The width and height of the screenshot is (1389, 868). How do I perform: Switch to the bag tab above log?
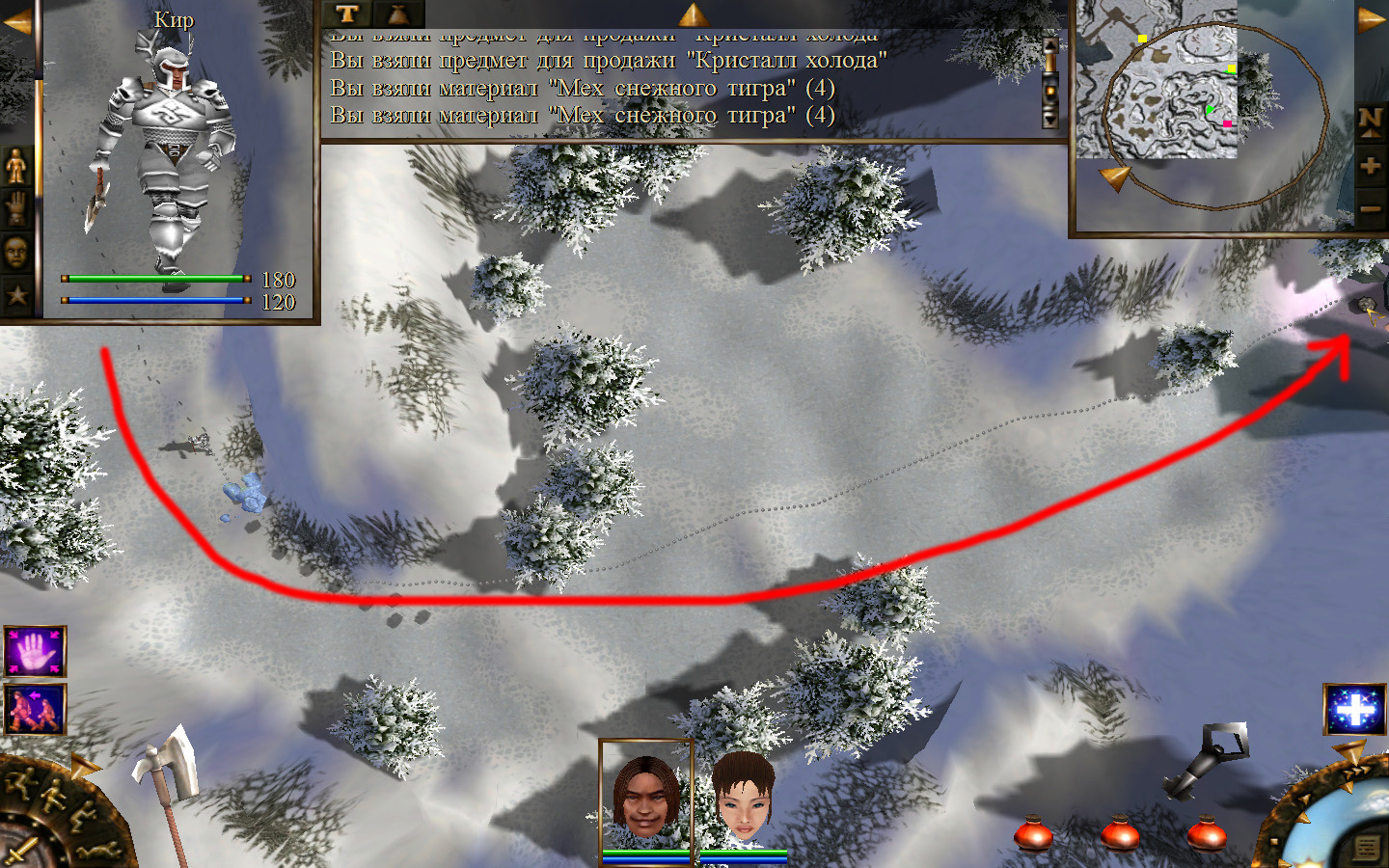click(x=397, y=14)
